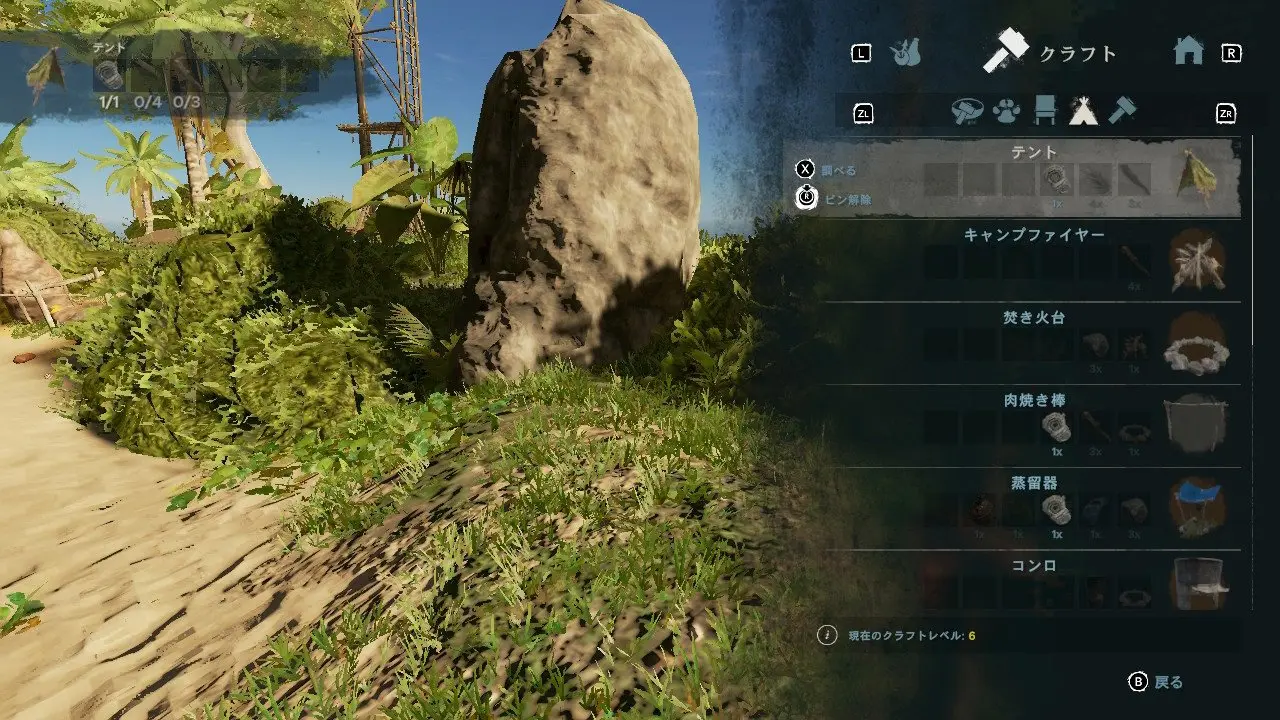Screen dimensions: 1280x720
Task: Switch to the paw print category
Action: click(1006, 111)
